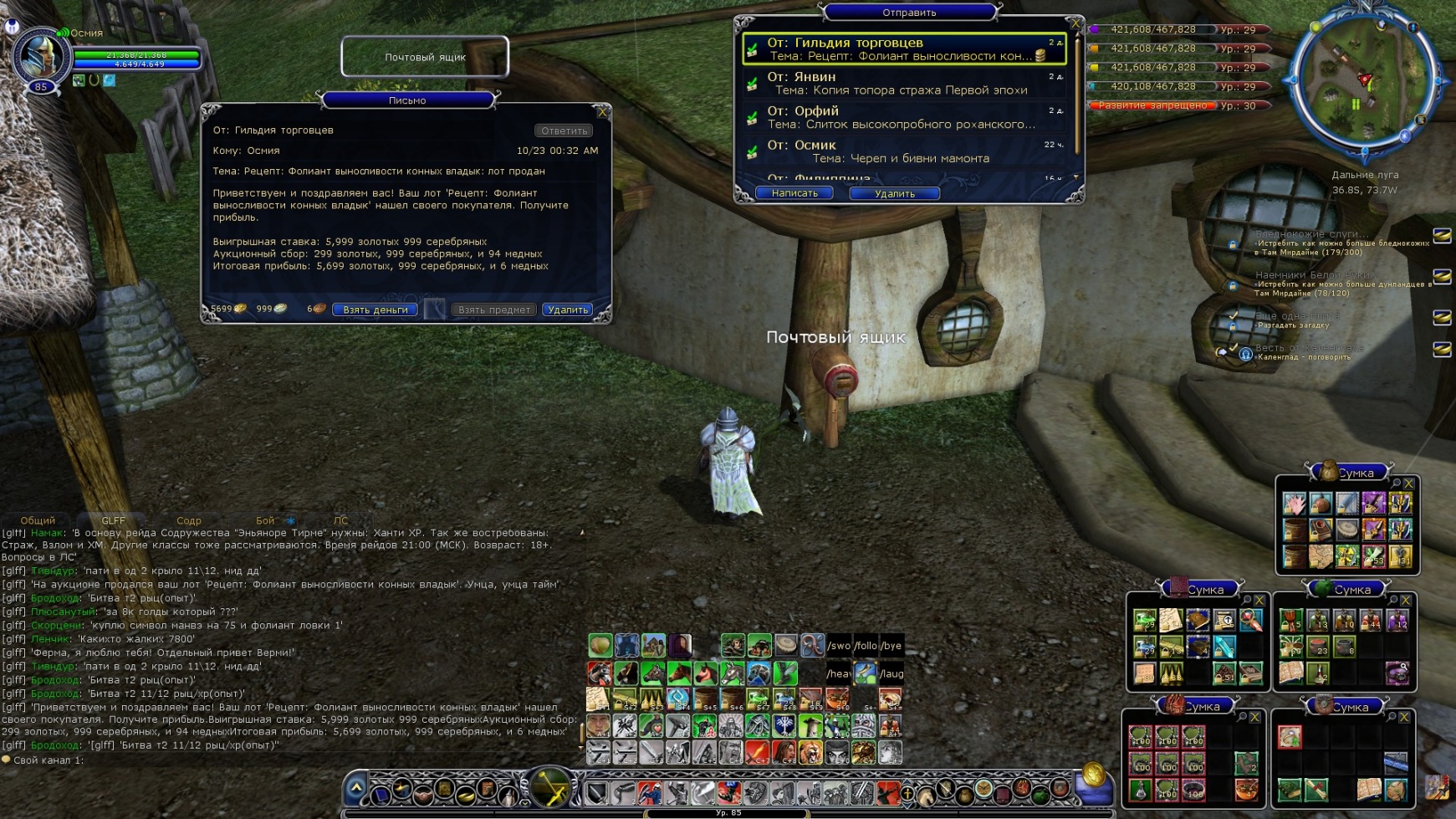Switch to the "GLFF" chat tab
This screenshot has height=819, width=1456.
click(x=113, y=520)
